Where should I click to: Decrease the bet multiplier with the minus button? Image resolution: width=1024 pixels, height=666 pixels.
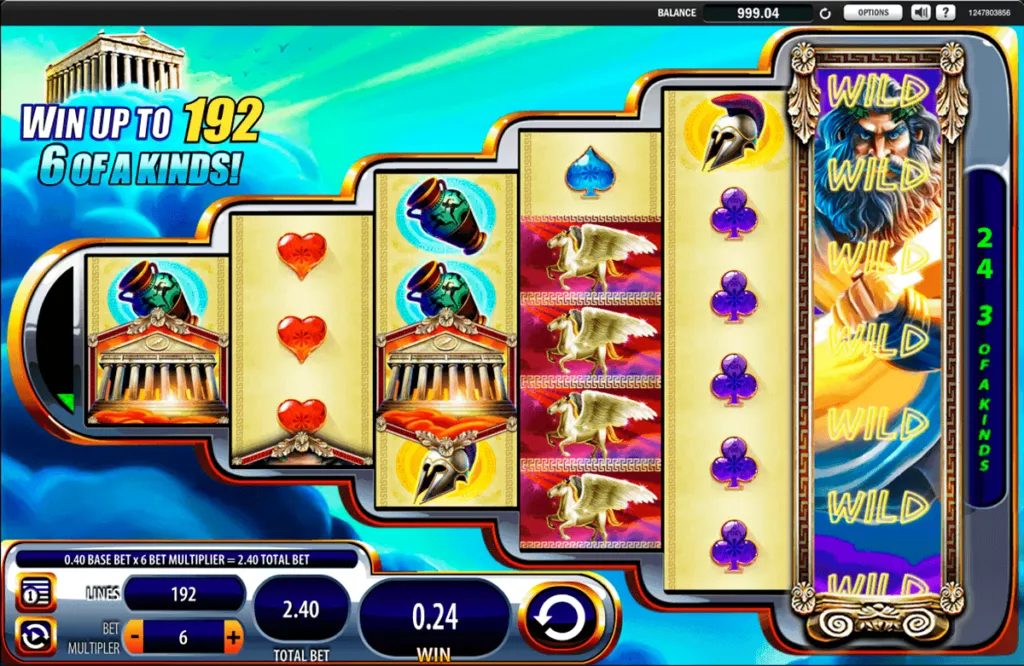pyautogui.click(x=133, y=635)
